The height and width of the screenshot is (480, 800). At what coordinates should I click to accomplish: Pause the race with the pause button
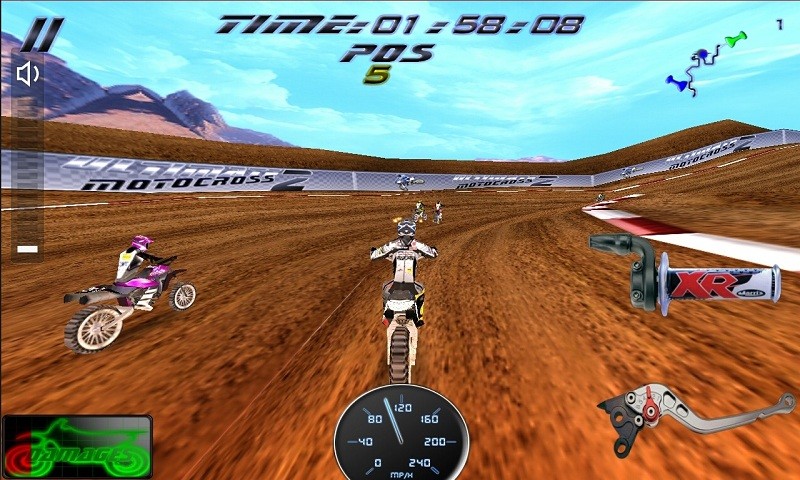[x=41, y=36]
